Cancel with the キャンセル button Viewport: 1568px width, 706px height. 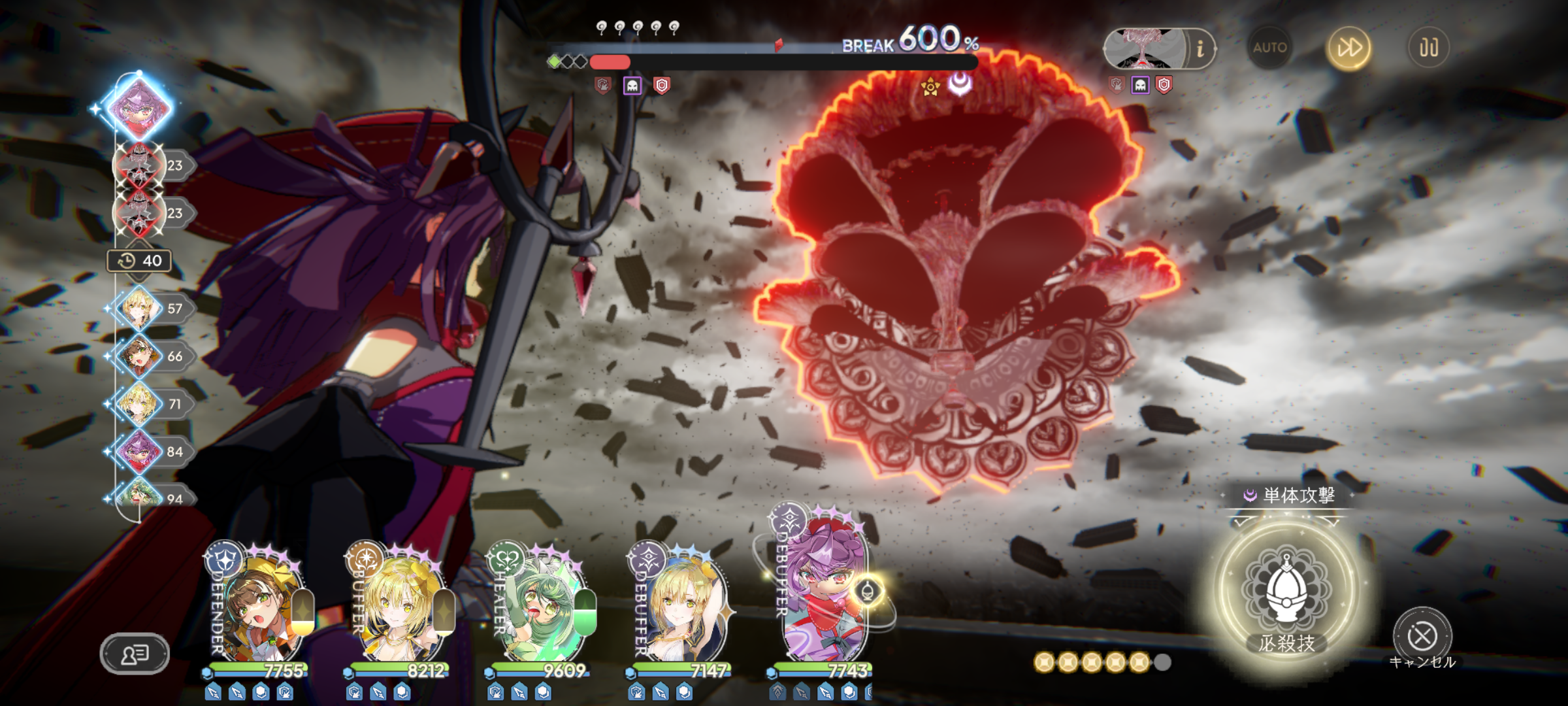tap(1422, 636)
